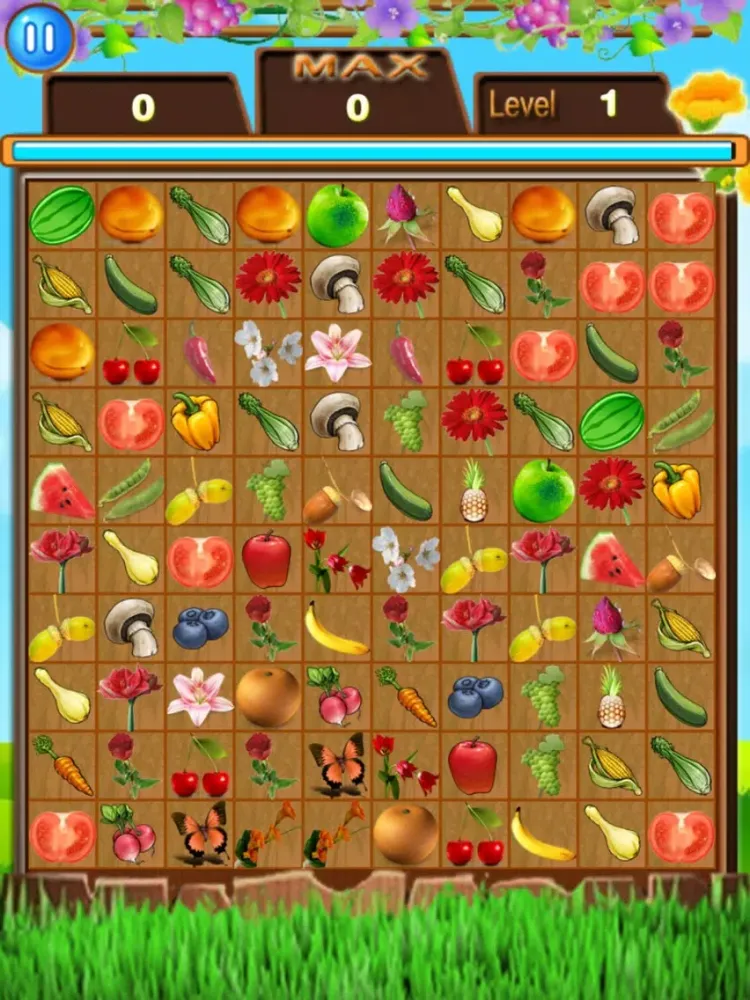Click the carrot tile beside the radish
Viewport: 750px width, 1000px height.
[x=406, y=696]
